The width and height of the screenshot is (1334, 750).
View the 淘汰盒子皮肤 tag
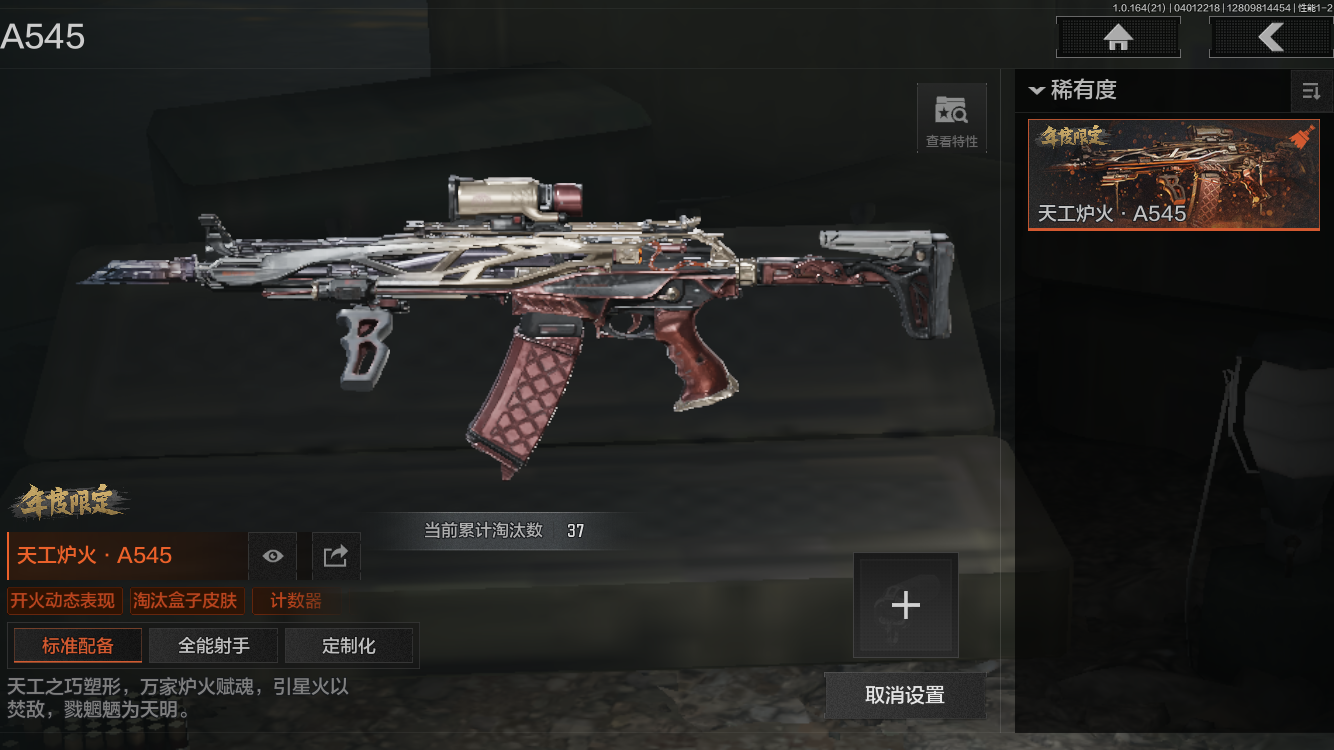point(186,601)
